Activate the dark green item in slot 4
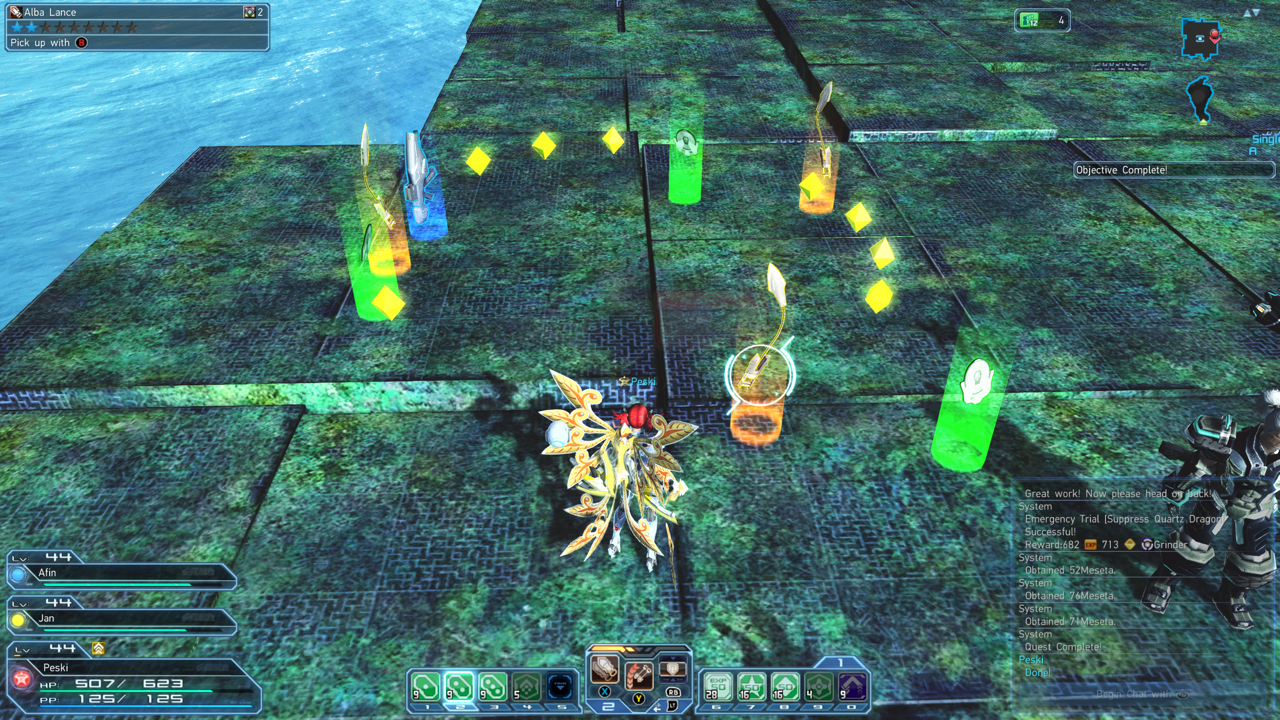Screen dimensions: 1280x720 (x=526, y=688)
